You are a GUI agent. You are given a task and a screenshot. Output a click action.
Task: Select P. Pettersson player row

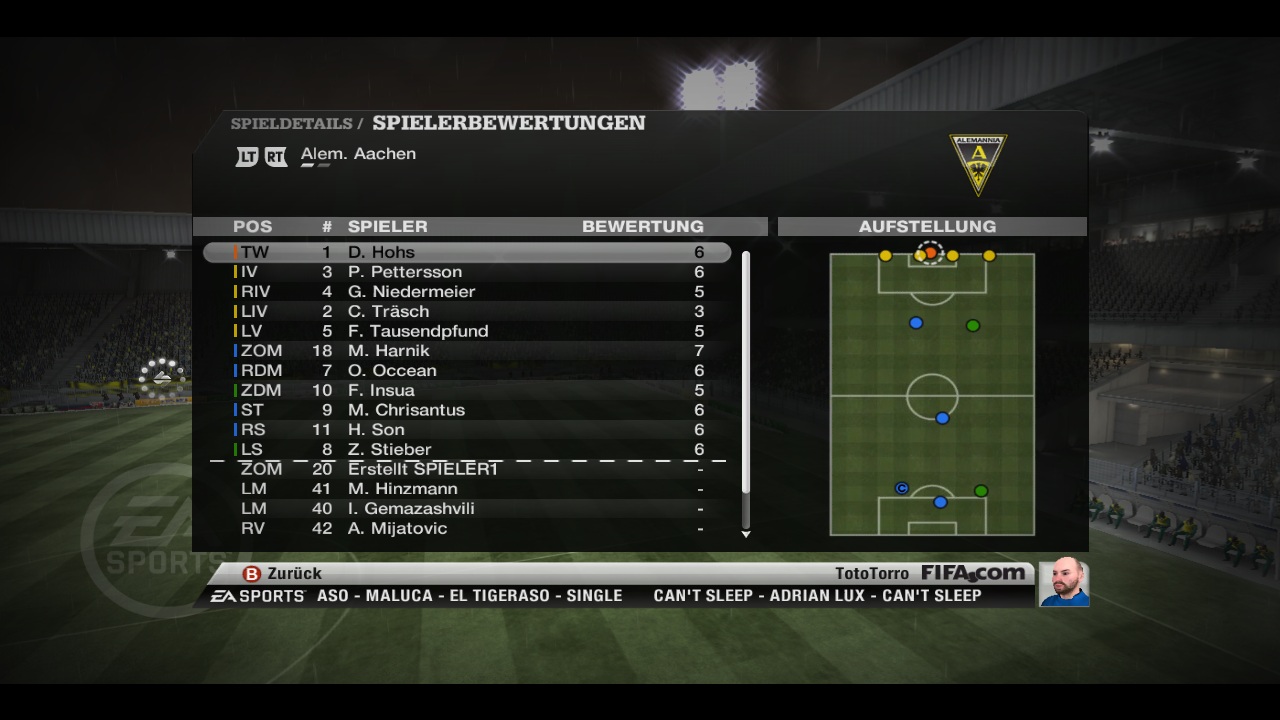click(x=467, y=272)
